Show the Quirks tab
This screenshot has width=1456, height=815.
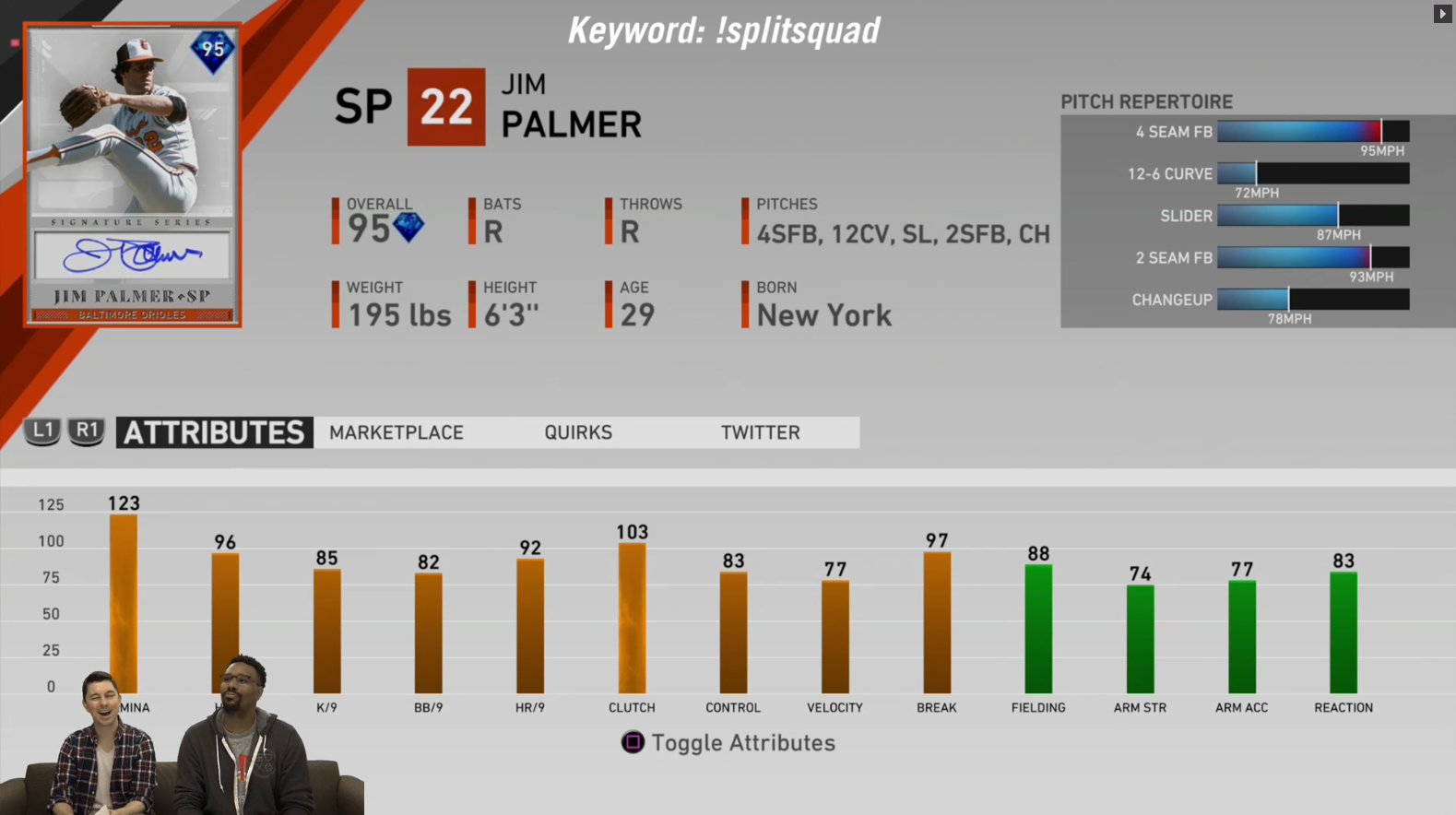[x=578, y=432]
